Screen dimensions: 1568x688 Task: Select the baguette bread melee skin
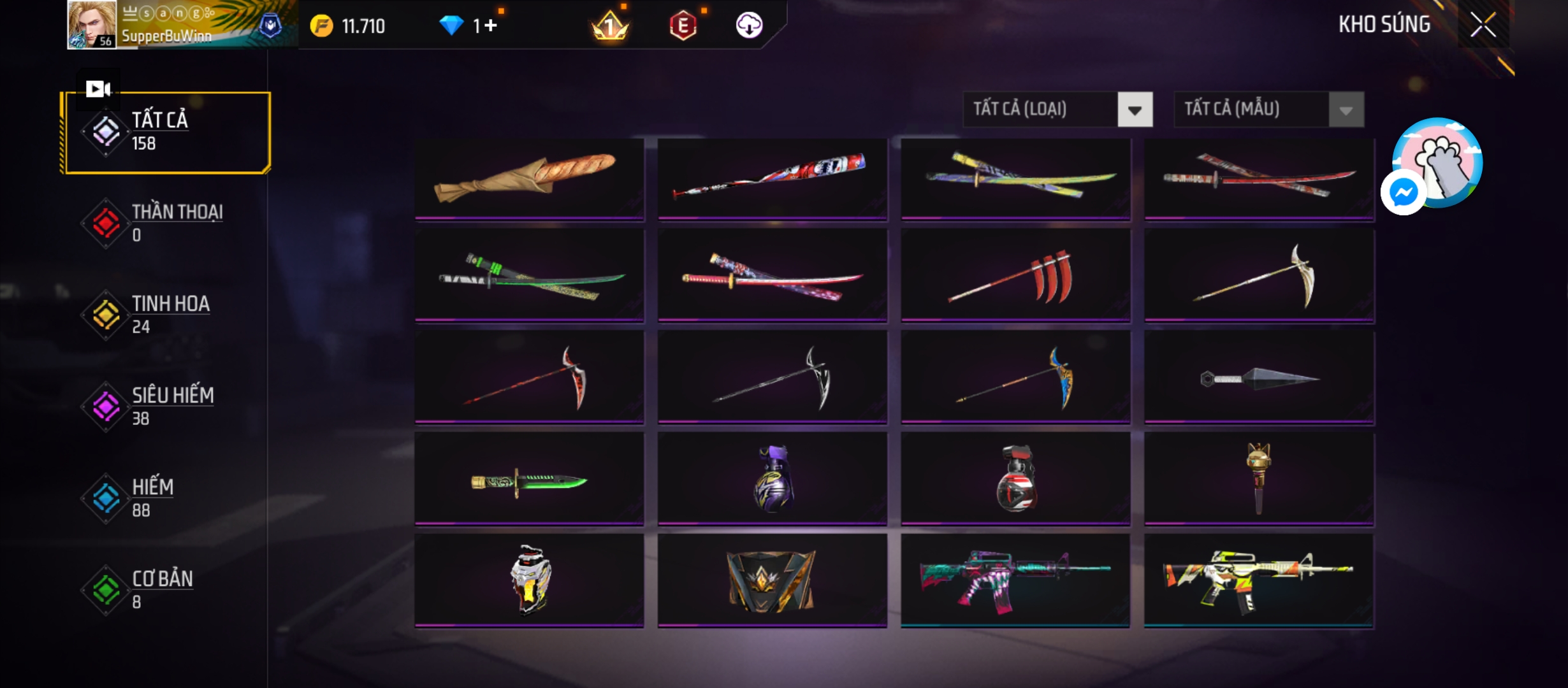(x=529, y=178)
